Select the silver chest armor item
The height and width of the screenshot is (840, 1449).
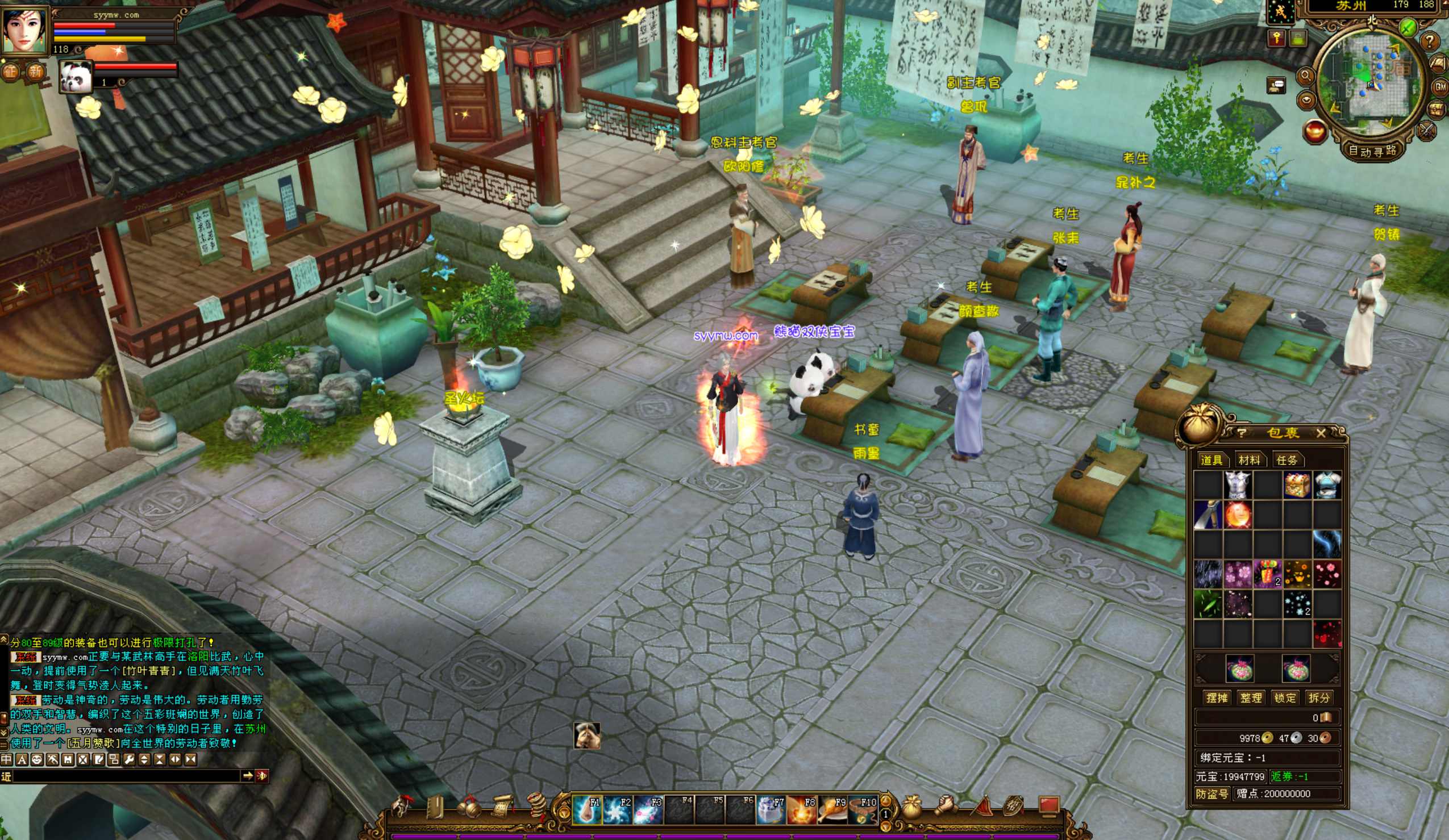pos(1238,485)
